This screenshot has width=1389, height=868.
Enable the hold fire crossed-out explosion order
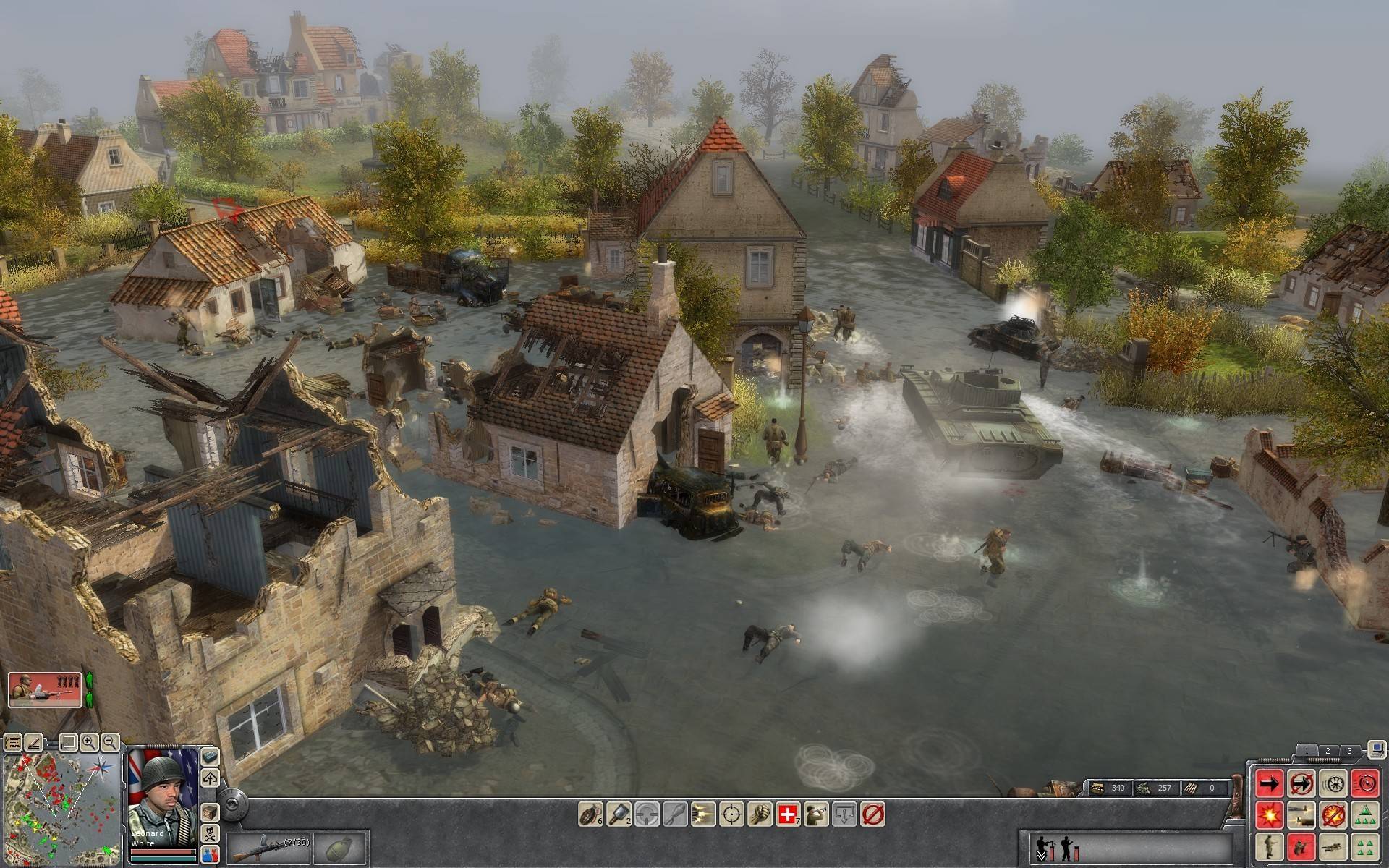point(1333,814)
